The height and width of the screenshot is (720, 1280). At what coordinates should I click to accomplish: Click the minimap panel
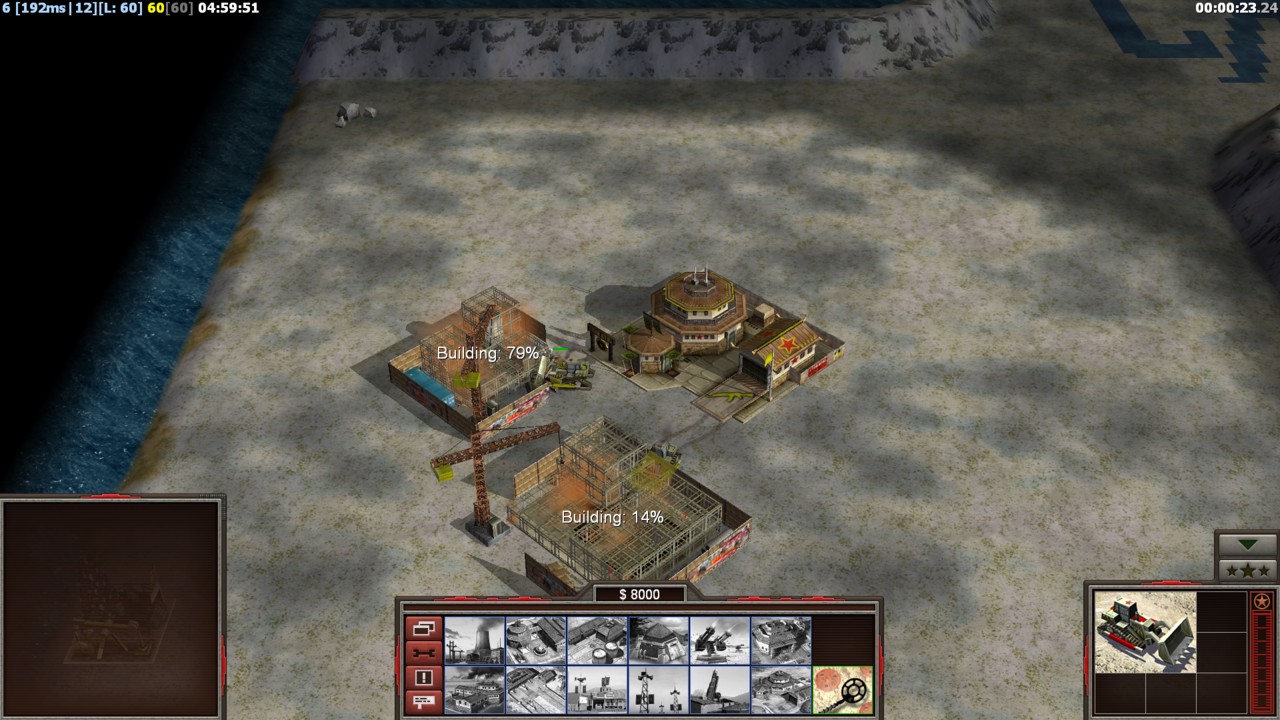(111, 608)
